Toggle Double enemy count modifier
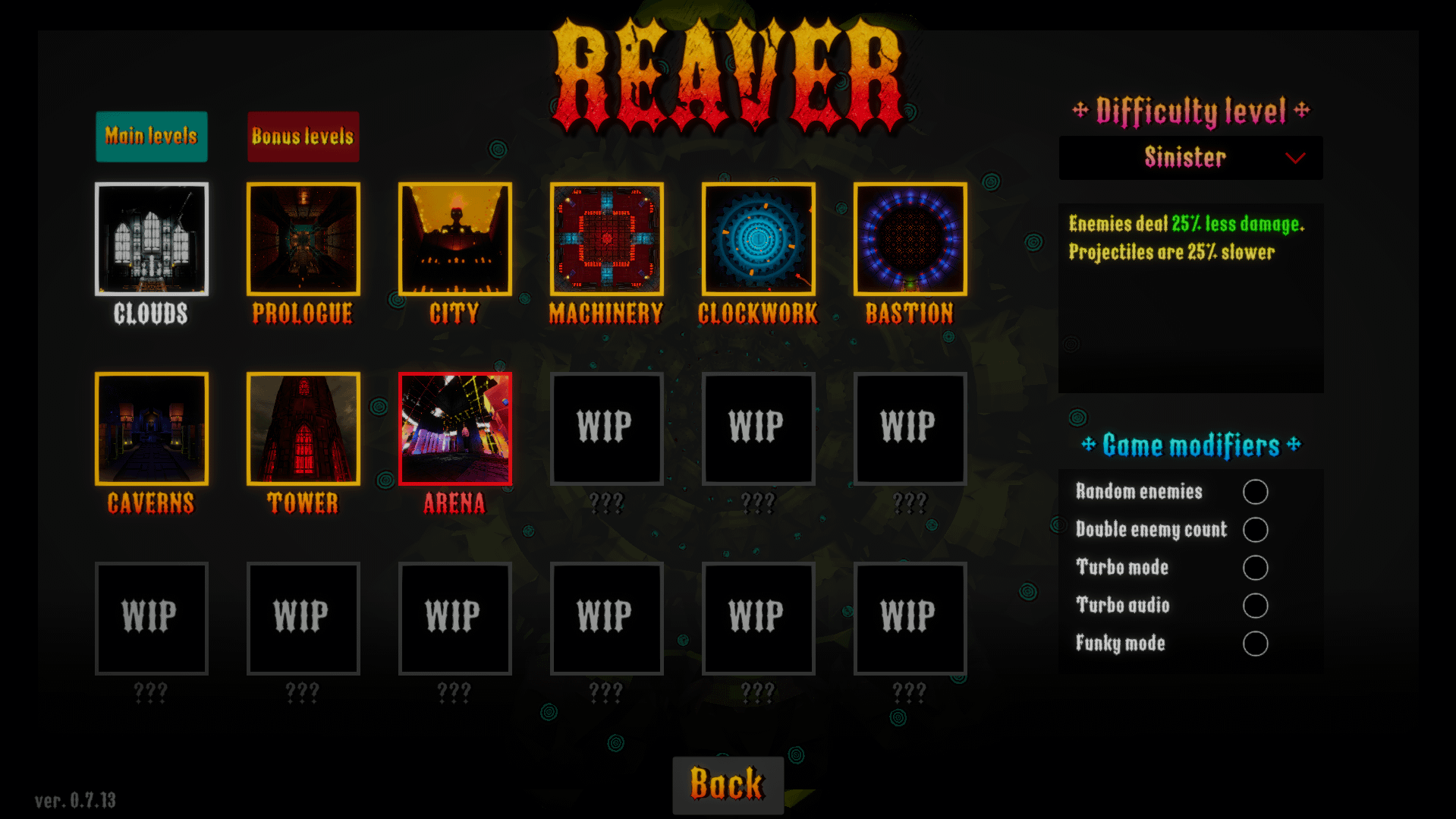 [x=1255, y=530]
